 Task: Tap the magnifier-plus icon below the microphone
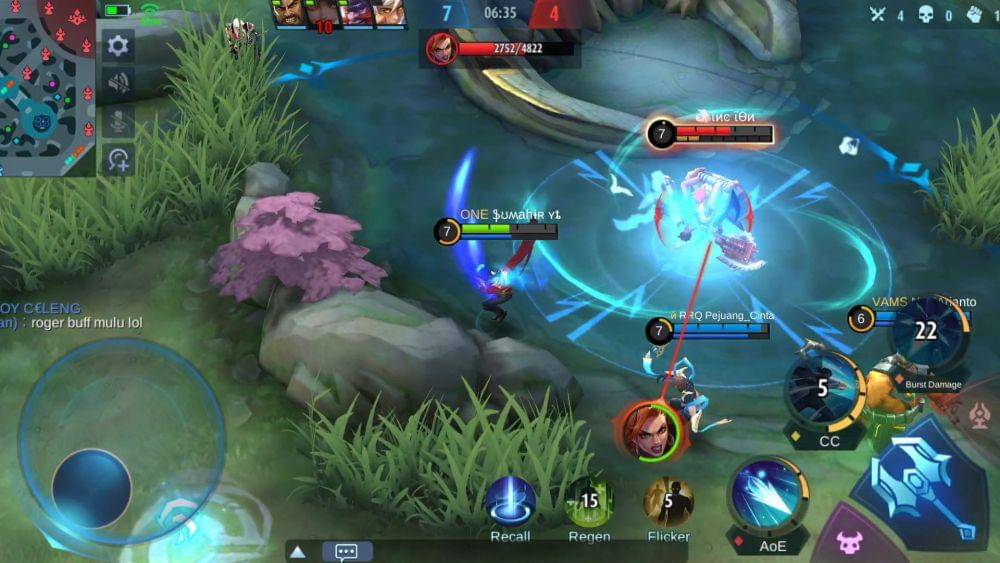pos(118,158)
